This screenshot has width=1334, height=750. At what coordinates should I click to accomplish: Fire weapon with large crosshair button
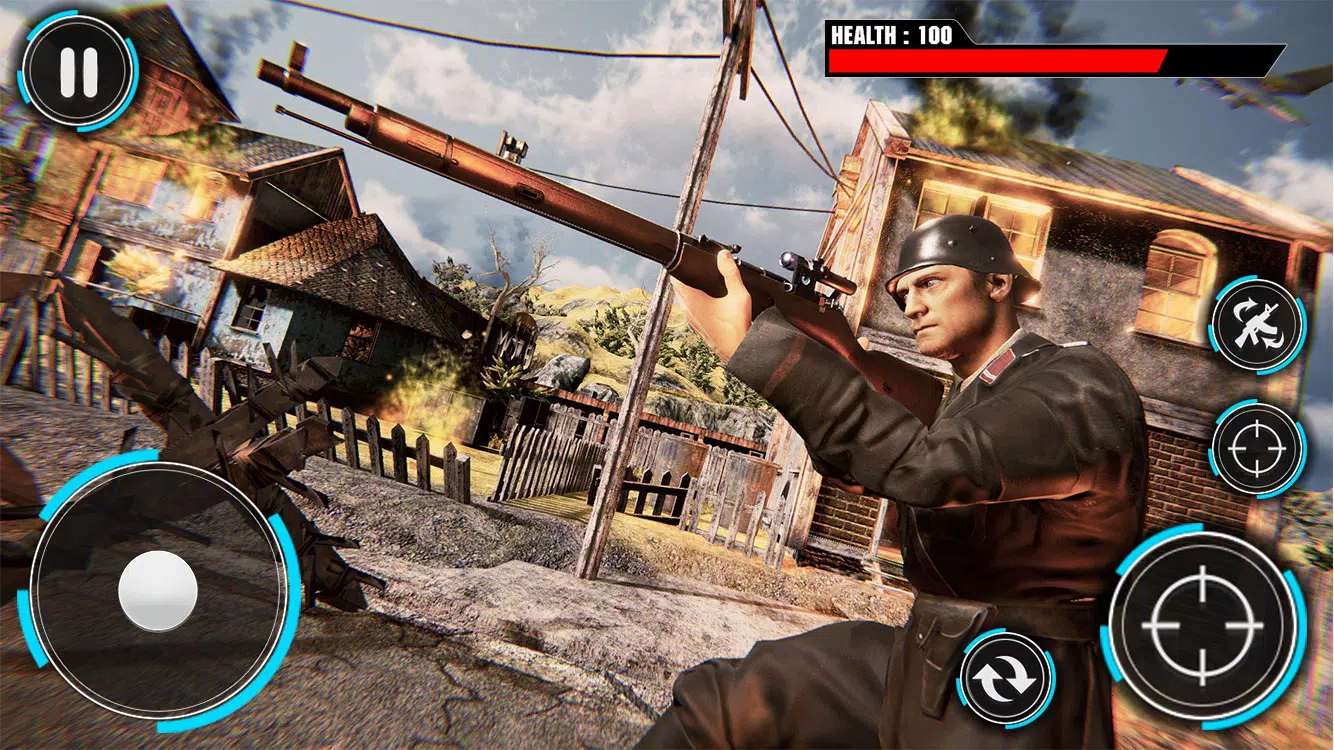(1202, 624)
